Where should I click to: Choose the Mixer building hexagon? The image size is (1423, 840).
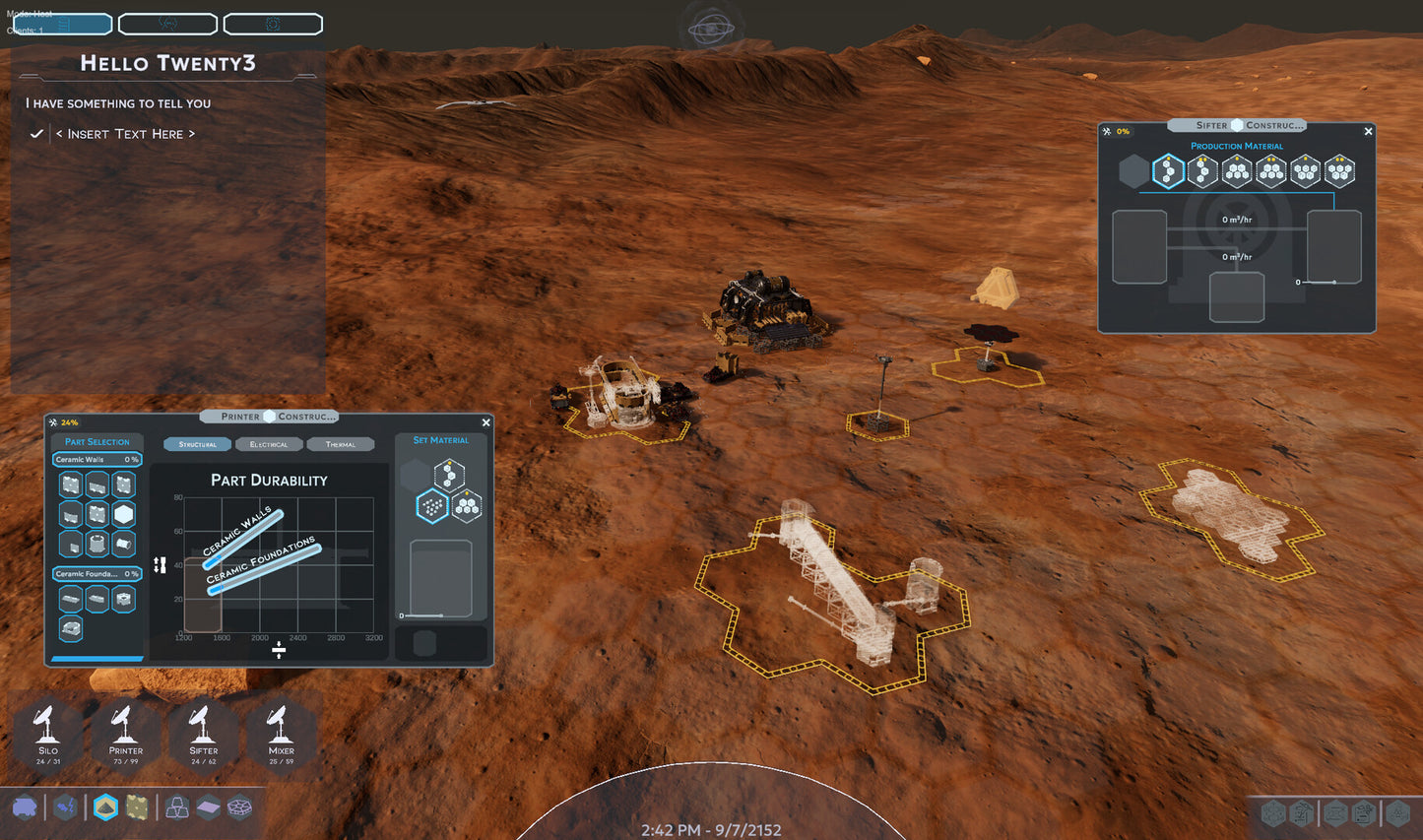click(281, 733)
